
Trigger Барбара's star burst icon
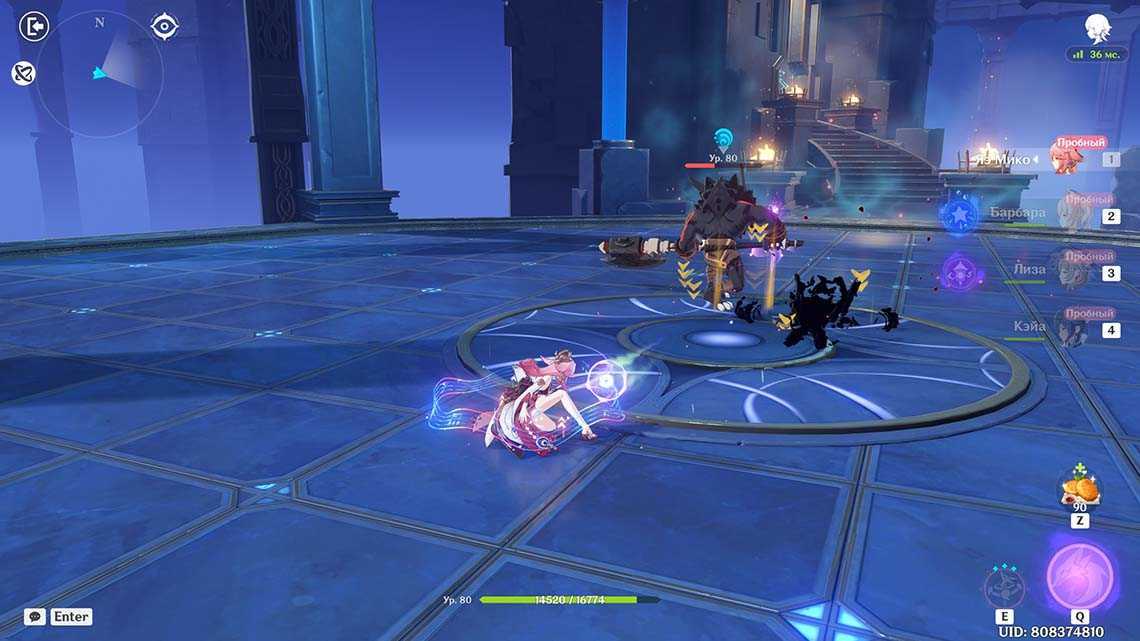(x=959, y=215)
